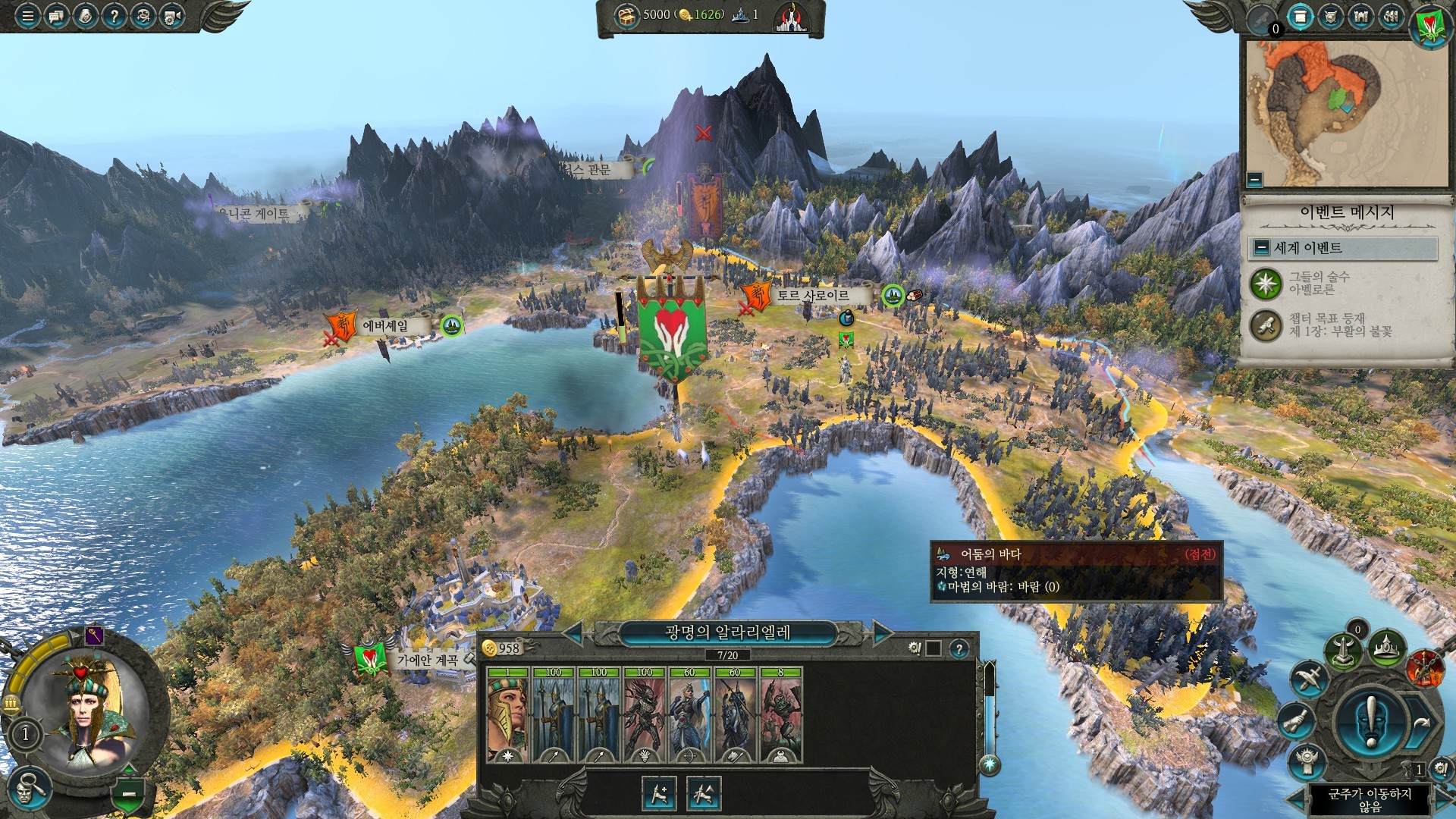Select the 토르 사로이르 settlement label
Image resolution: width=1456 pixels, height=819 pixels.
coord(812,296)
